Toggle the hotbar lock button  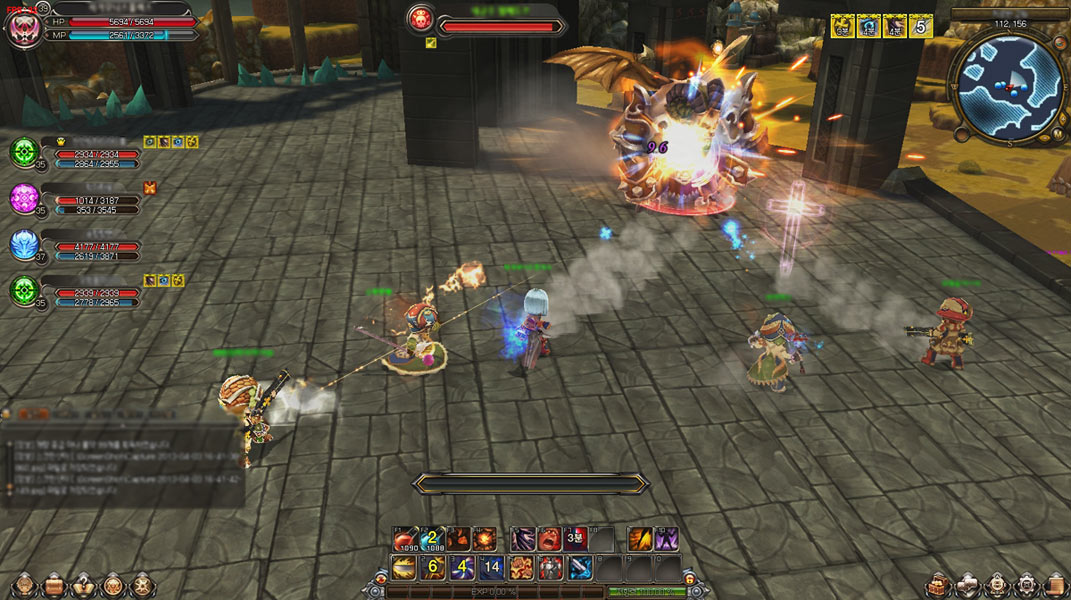[688, 579]
